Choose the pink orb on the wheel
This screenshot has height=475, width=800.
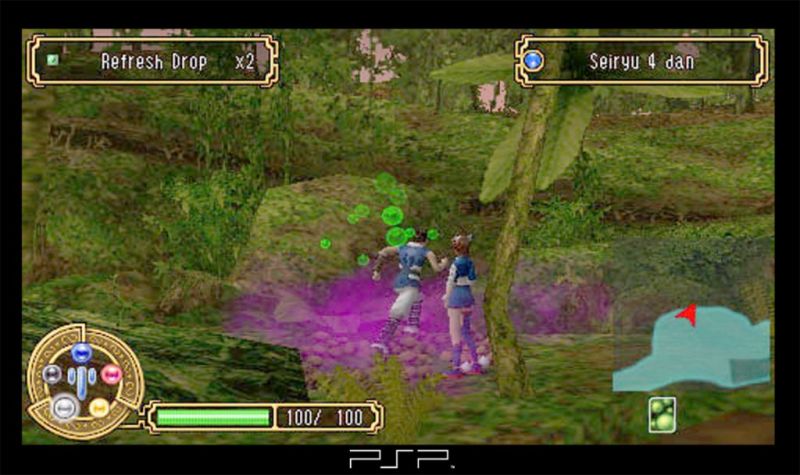(111, 375)
